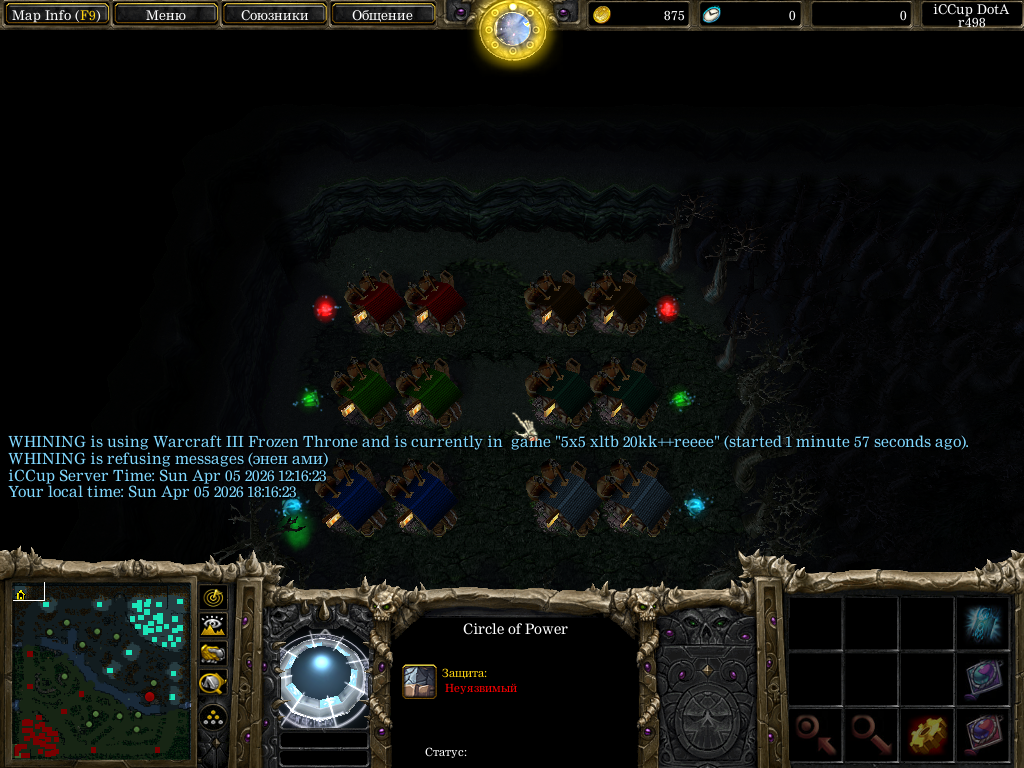Toggle creep camp display magnifier icon
The image size is (1024, 768).
[x=213, y=684]
